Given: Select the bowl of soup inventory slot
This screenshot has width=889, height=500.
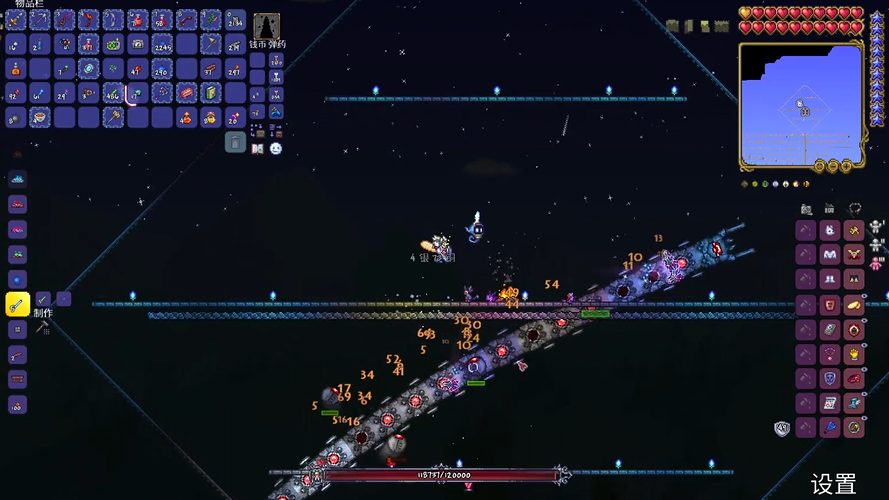Looking at the screenshot, I should click(41, 117).
